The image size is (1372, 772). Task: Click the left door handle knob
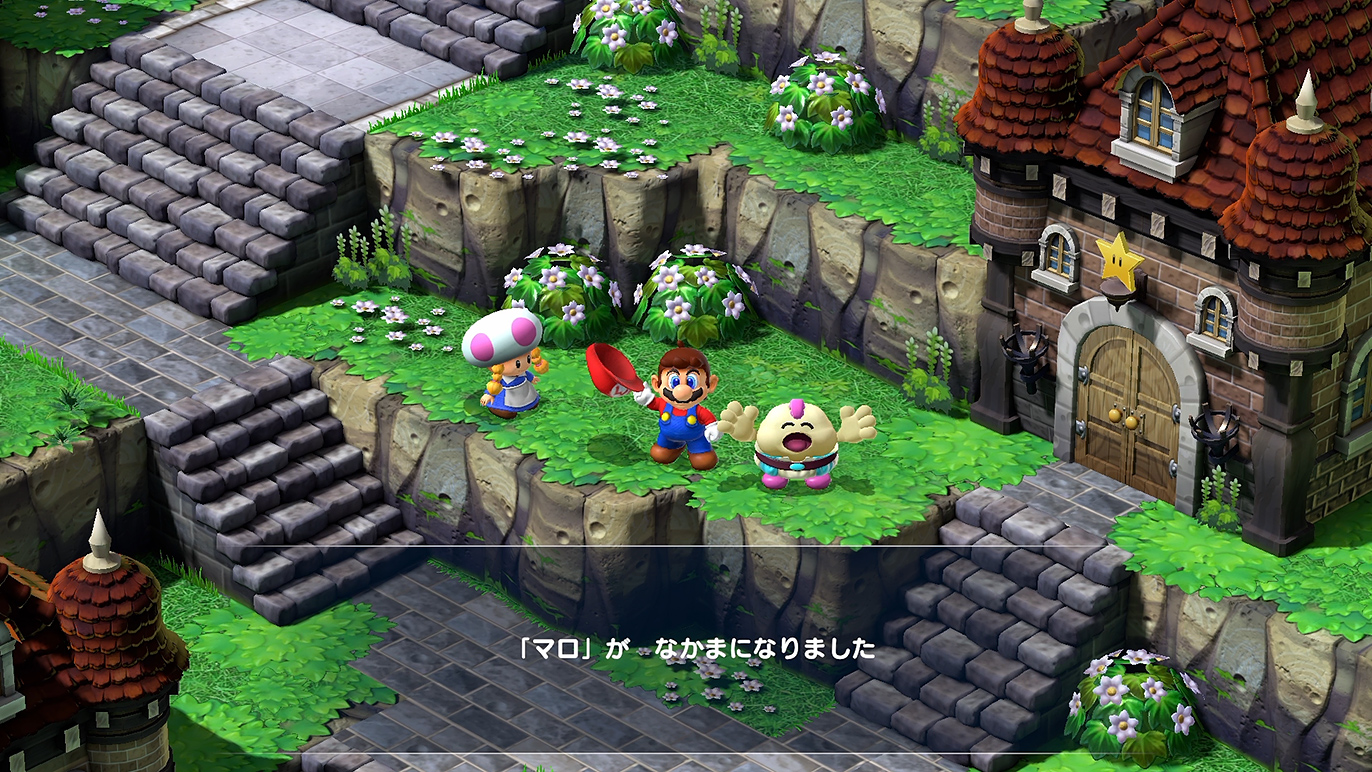coord(1116,413)
